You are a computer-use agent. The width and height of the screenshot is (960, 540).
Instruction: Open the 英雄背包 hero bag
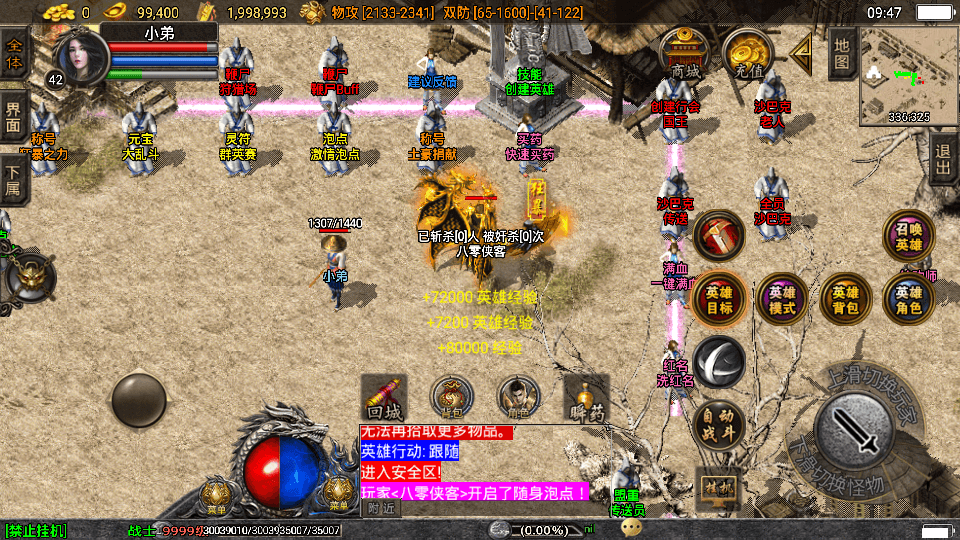[845, 299]
